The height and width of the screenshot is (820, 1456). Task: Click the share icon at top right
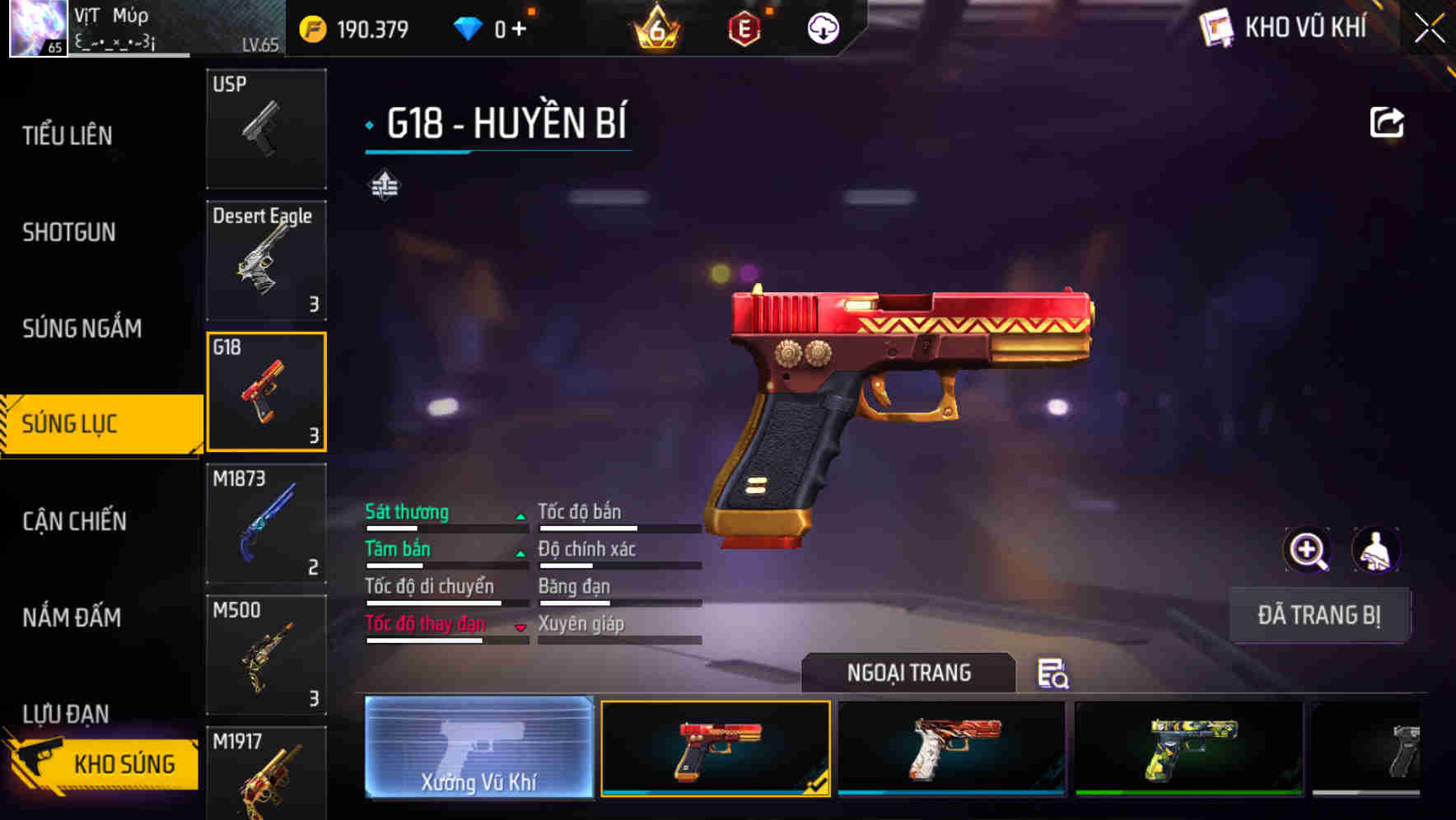click(x=1388, y=121)
